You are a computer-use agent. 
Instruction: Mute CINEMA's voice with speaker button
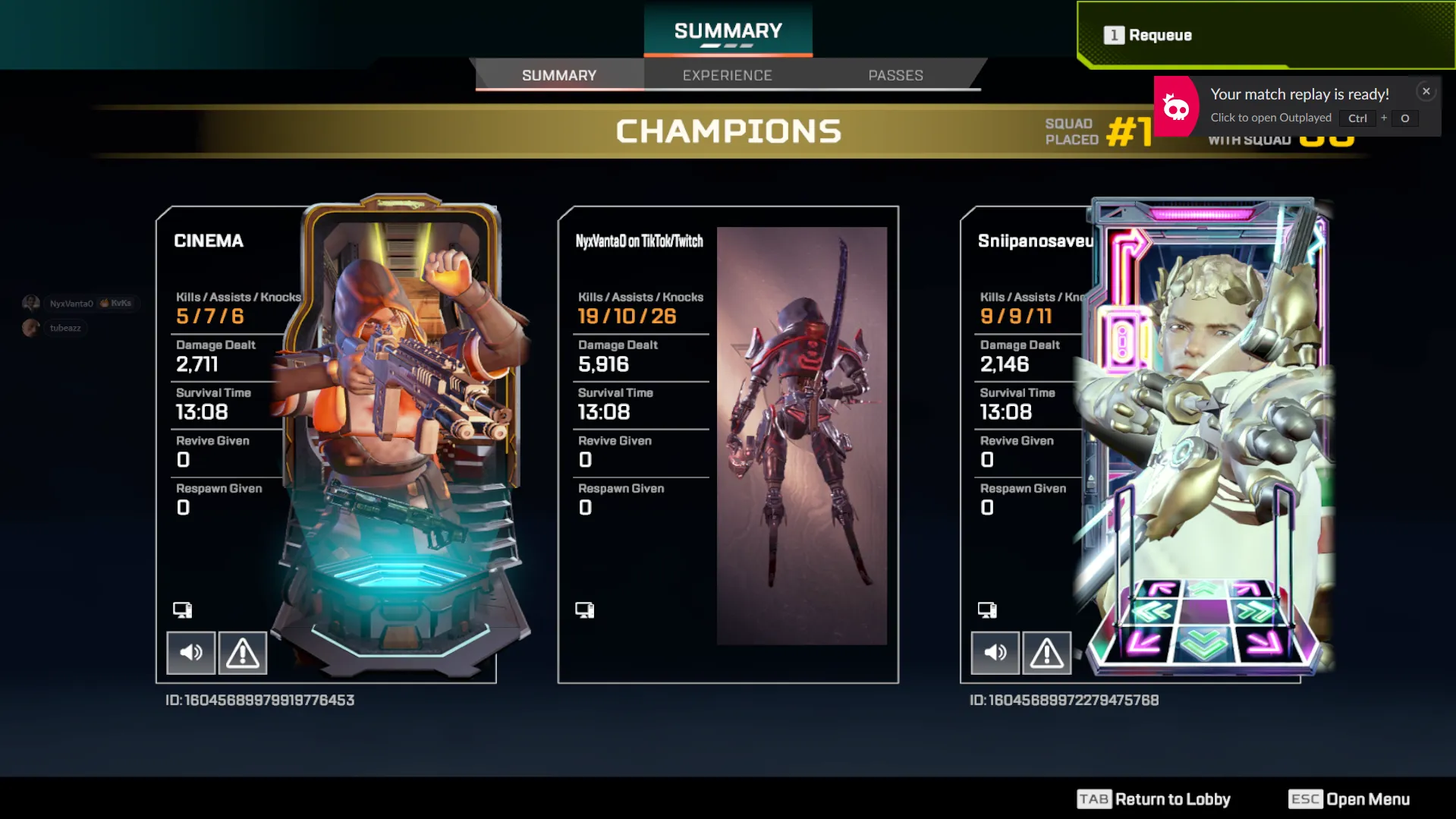tap(191, 652)
